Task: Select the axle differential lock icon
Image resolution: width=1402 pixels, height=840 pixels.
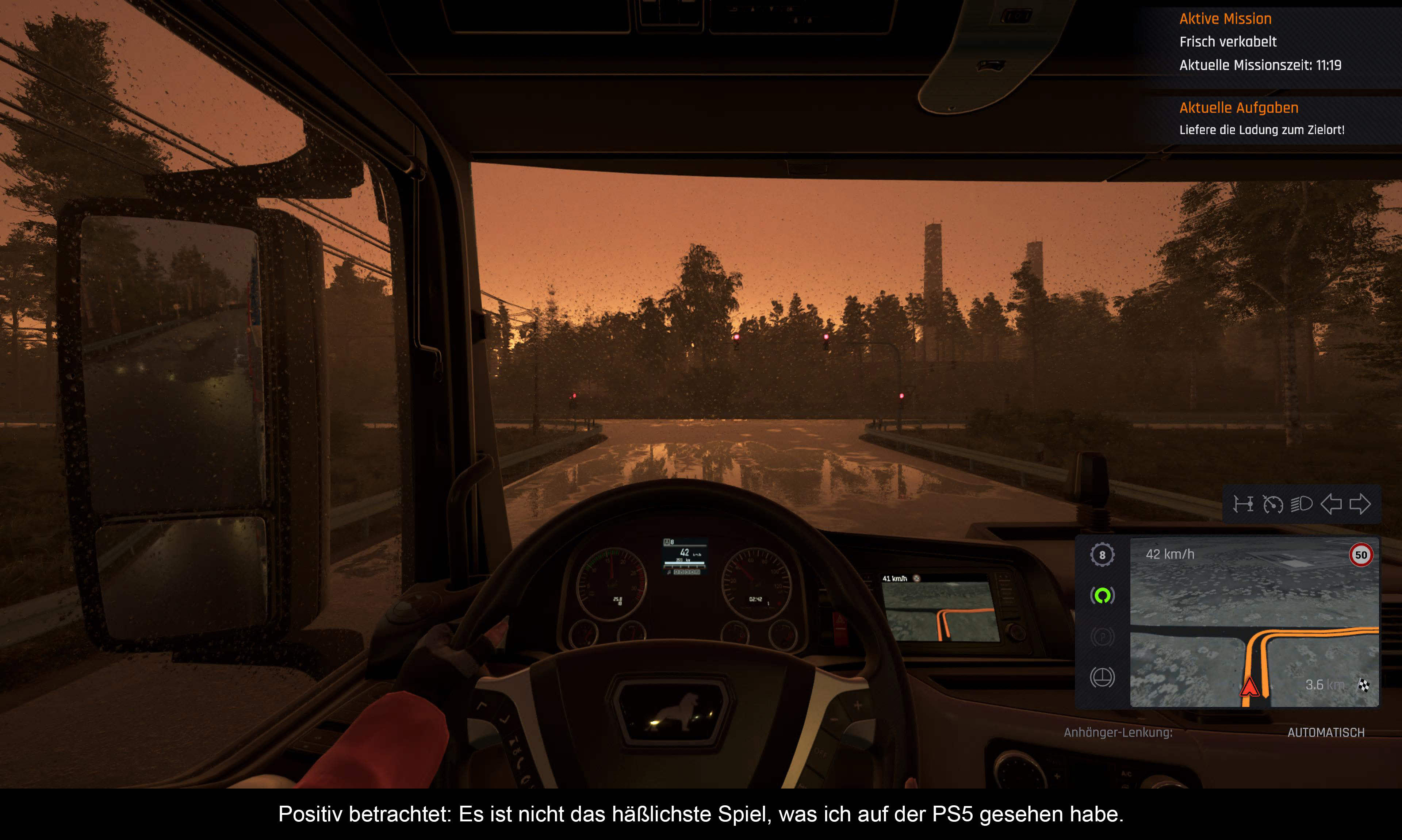Action: (x=1243, y=504)
